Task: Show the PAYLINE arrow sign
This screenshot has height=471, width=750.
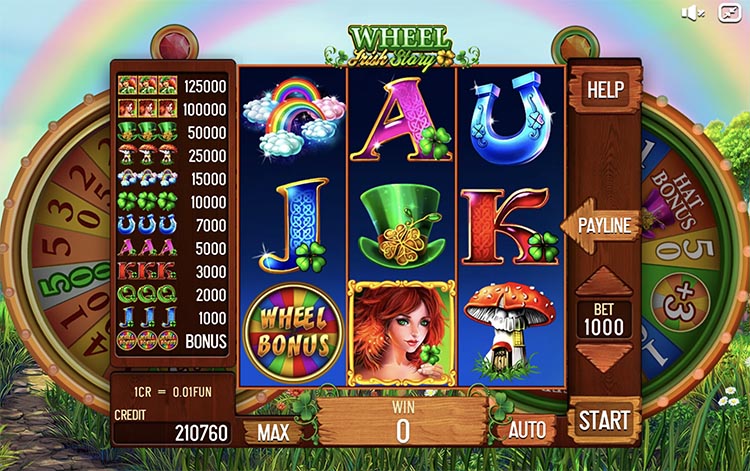Action: tap(603, 226)
